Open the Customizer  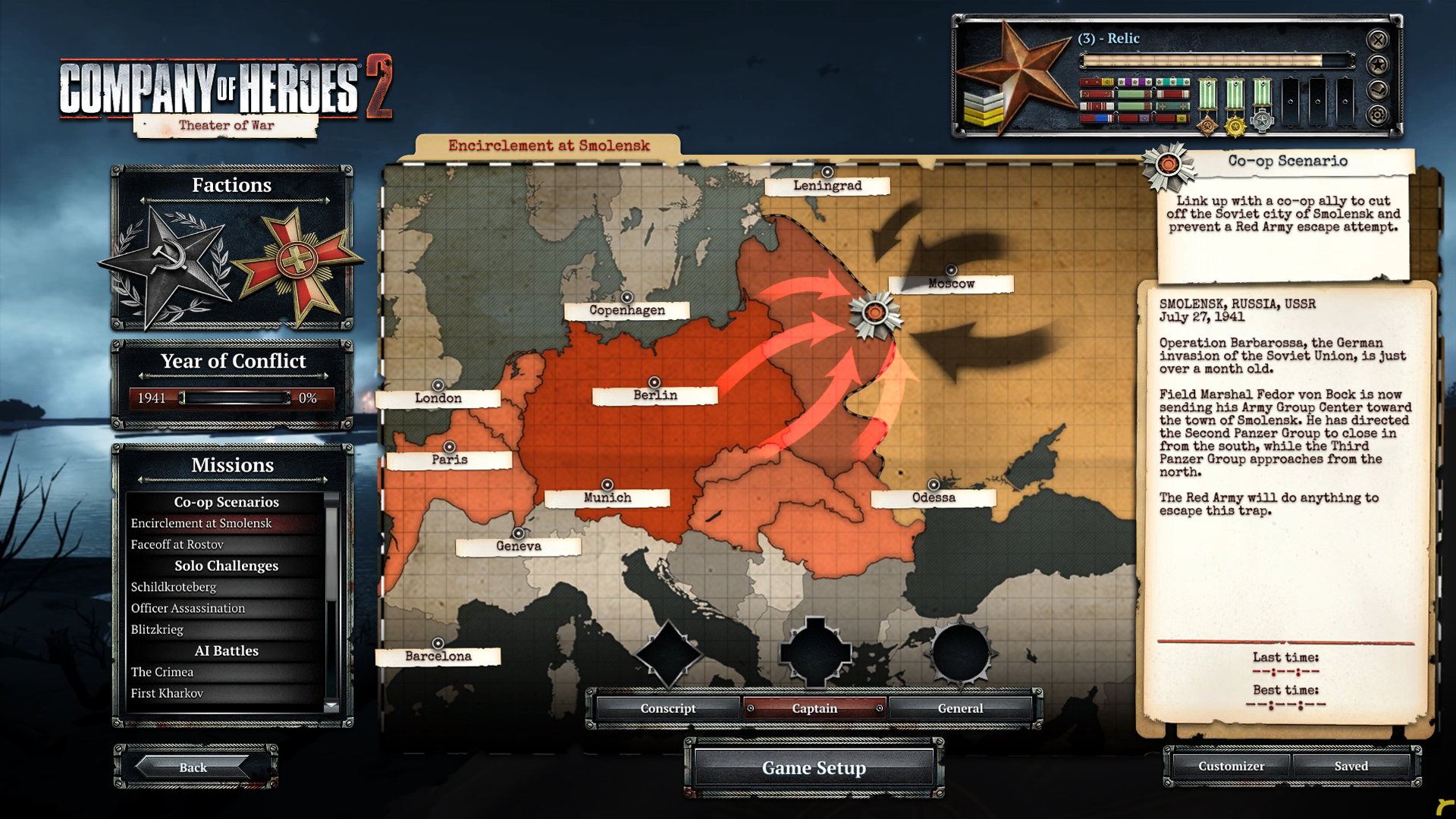pos(1231,767)
